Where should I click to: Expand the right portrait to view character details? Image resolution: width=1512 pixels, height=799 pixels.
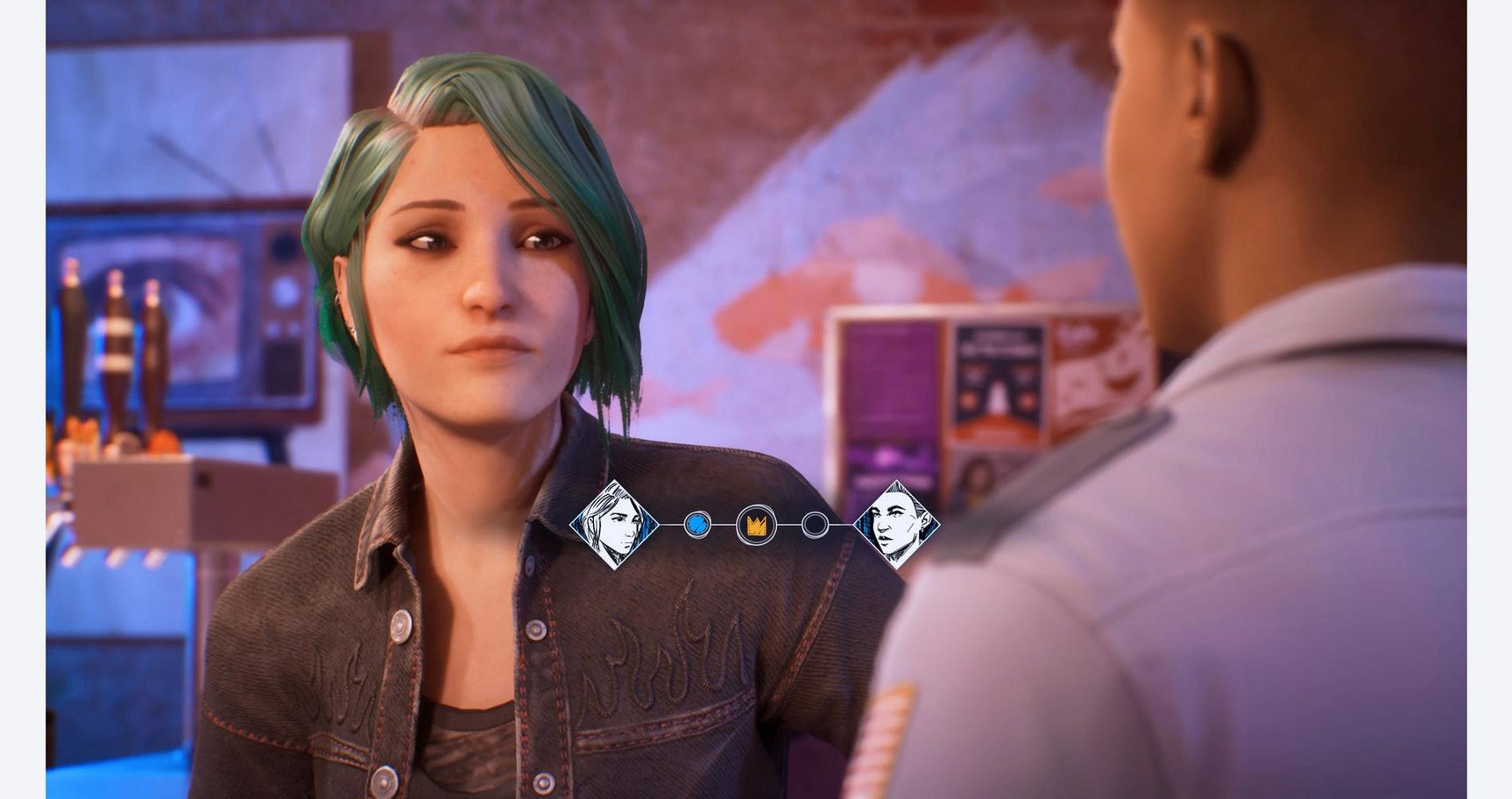tap(899, 526)
